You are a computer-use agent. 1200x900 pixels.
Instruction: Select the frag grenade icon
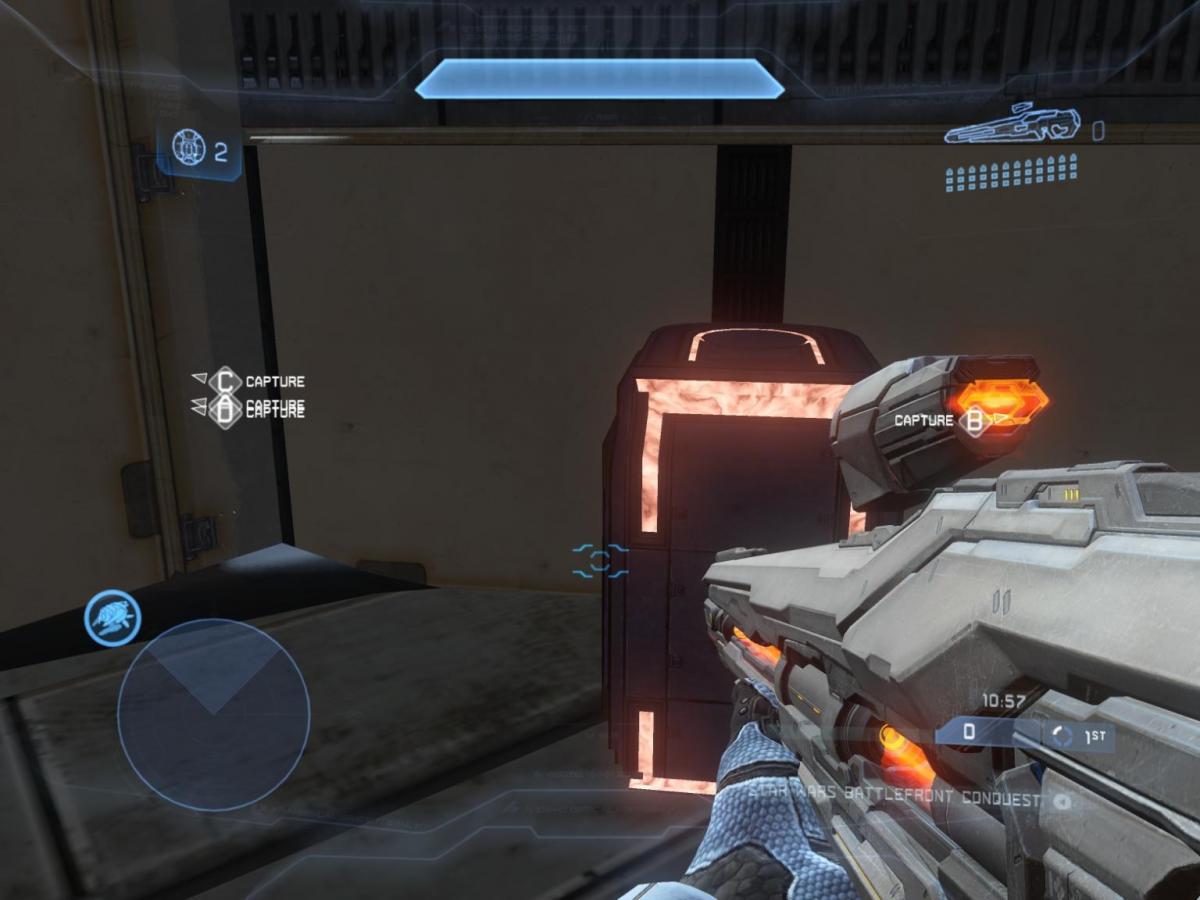pos(189,149)
